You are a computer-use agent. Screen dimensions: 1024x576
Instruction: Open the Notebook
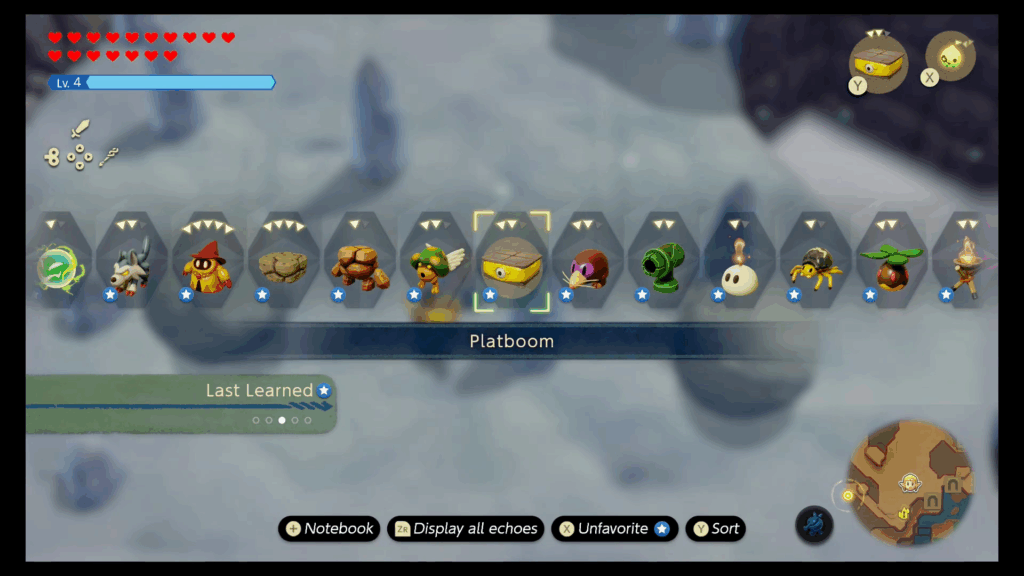[x=329, y=529]
